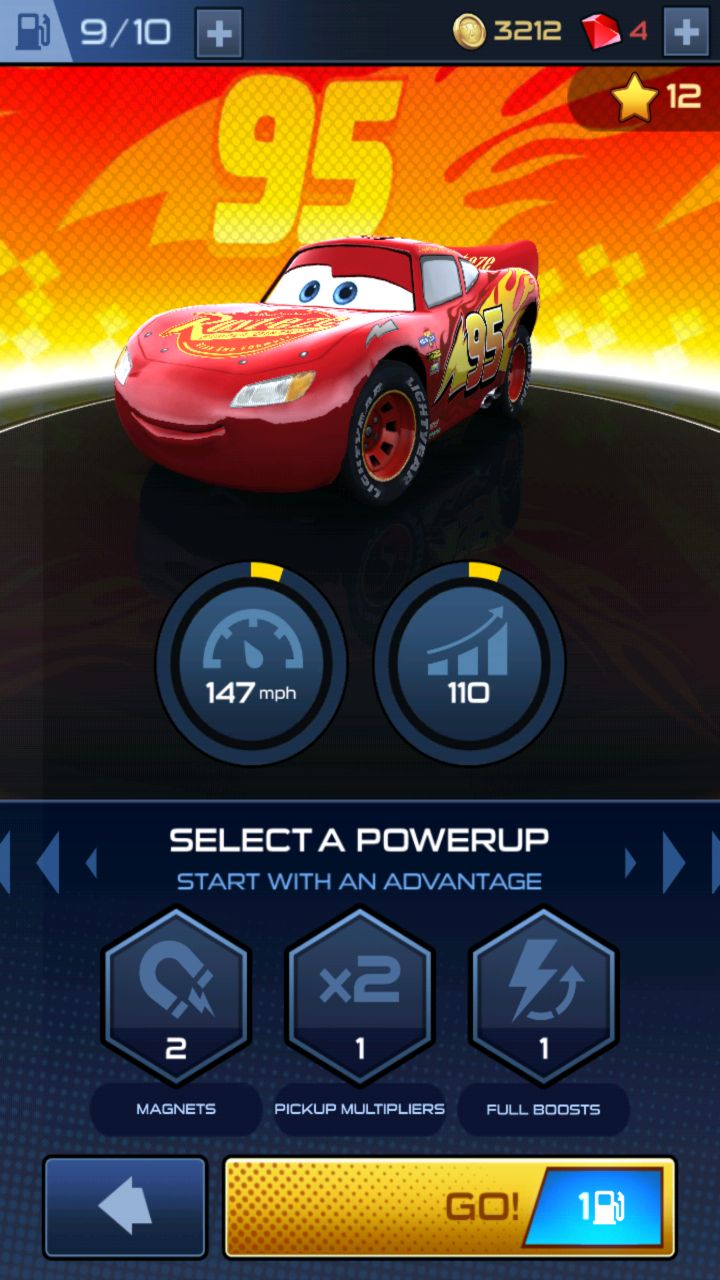Go back with the arrow button
Screen dimensions: 720x1280
tap(125, 1207)
